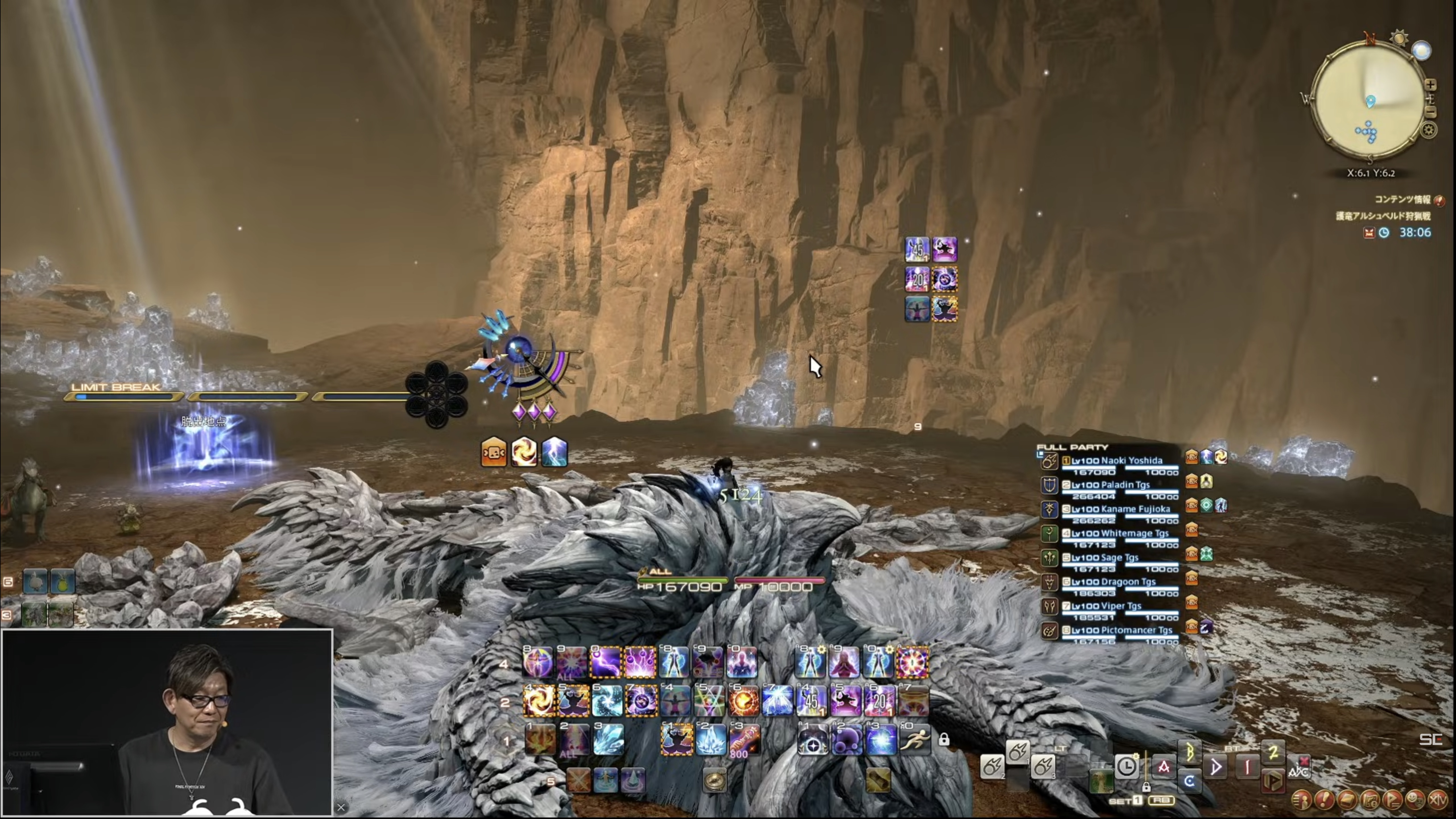Open the minimap gear settings
This screenshot has height=819, width=1456.
tap(1429, 131)
